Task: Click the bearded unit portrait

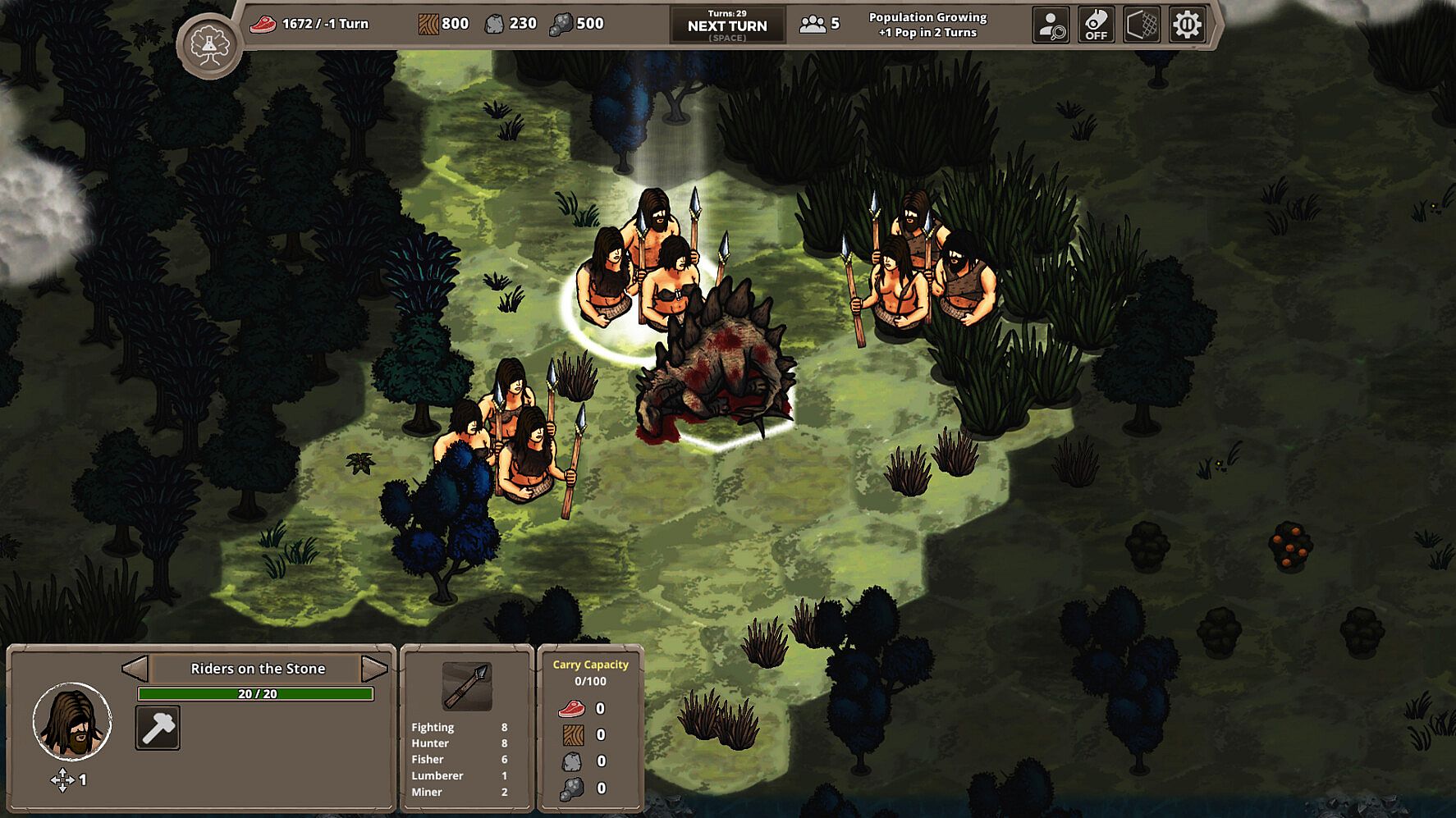Action: [x=72, y=721]
